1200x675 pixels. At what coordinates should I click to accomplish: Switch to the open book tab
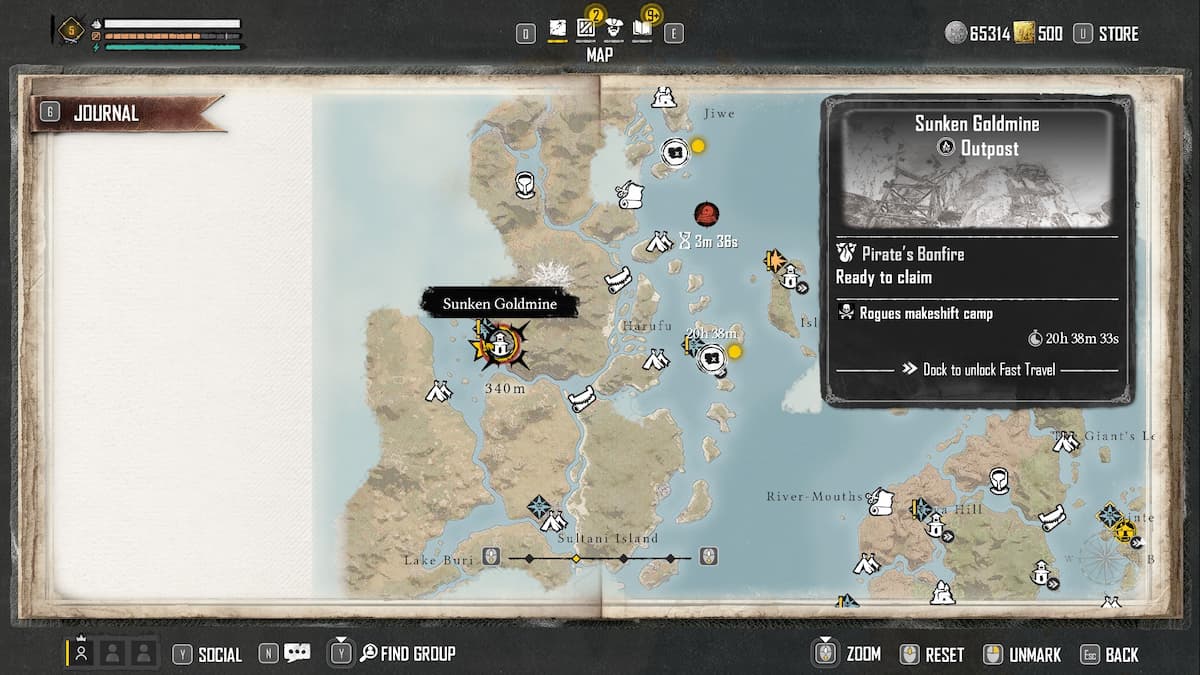642,31
